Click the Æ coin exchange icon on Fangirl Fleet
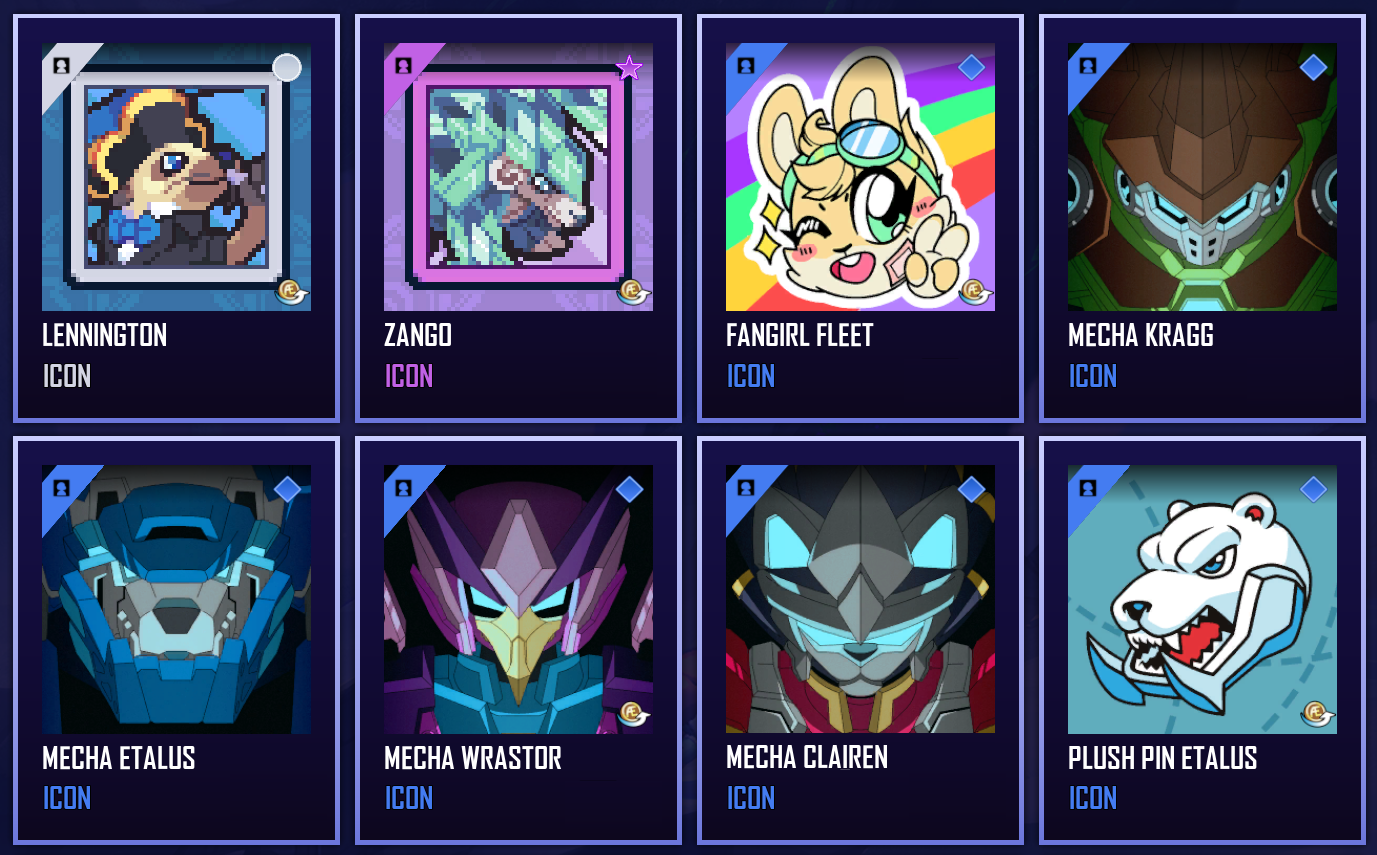This screenshot has height=855, width=1377. click(973, 289)
